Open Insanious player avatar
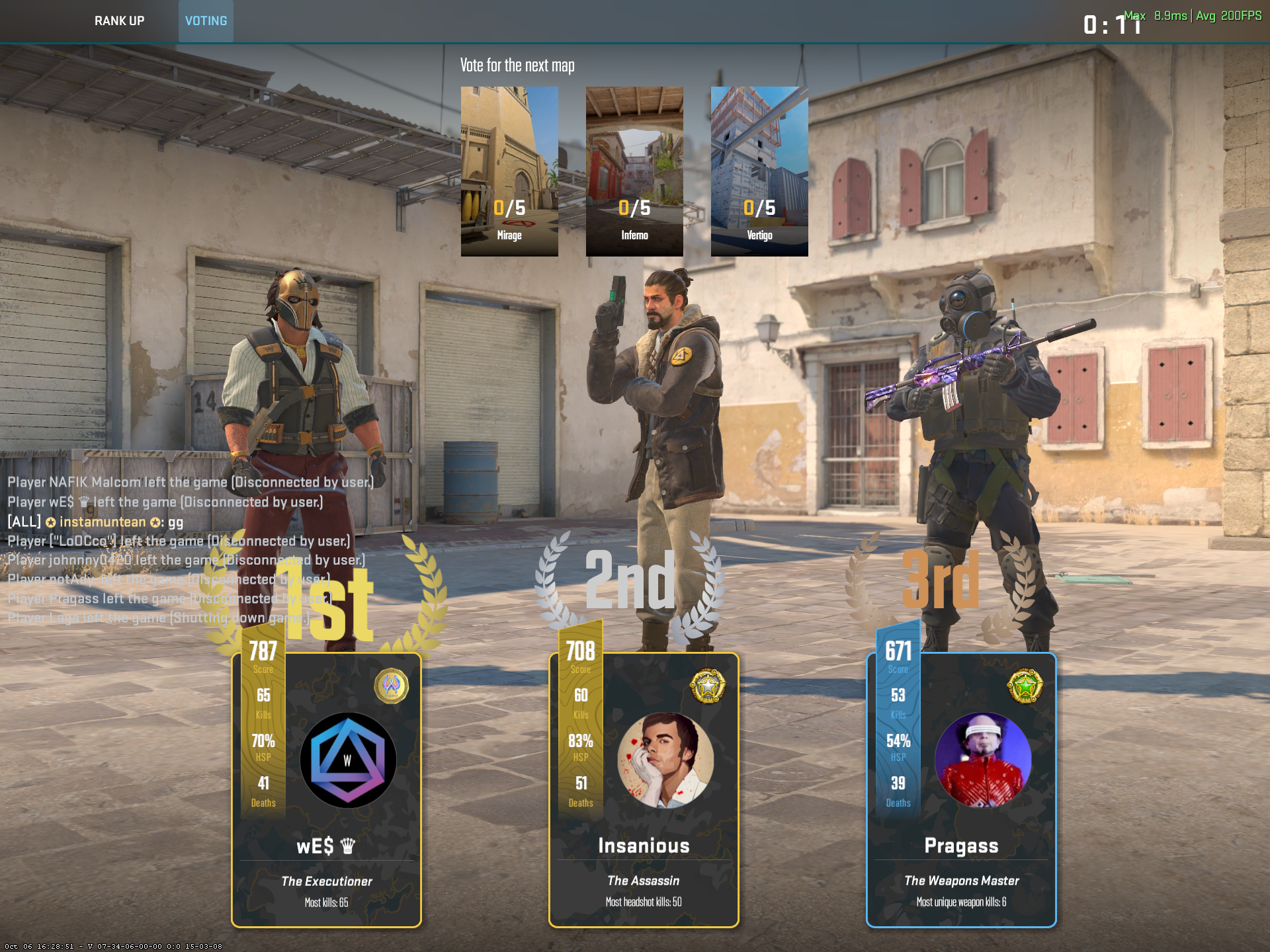Image resolution: width=1270 pixels, height=952 pixels. click(665, 760)
